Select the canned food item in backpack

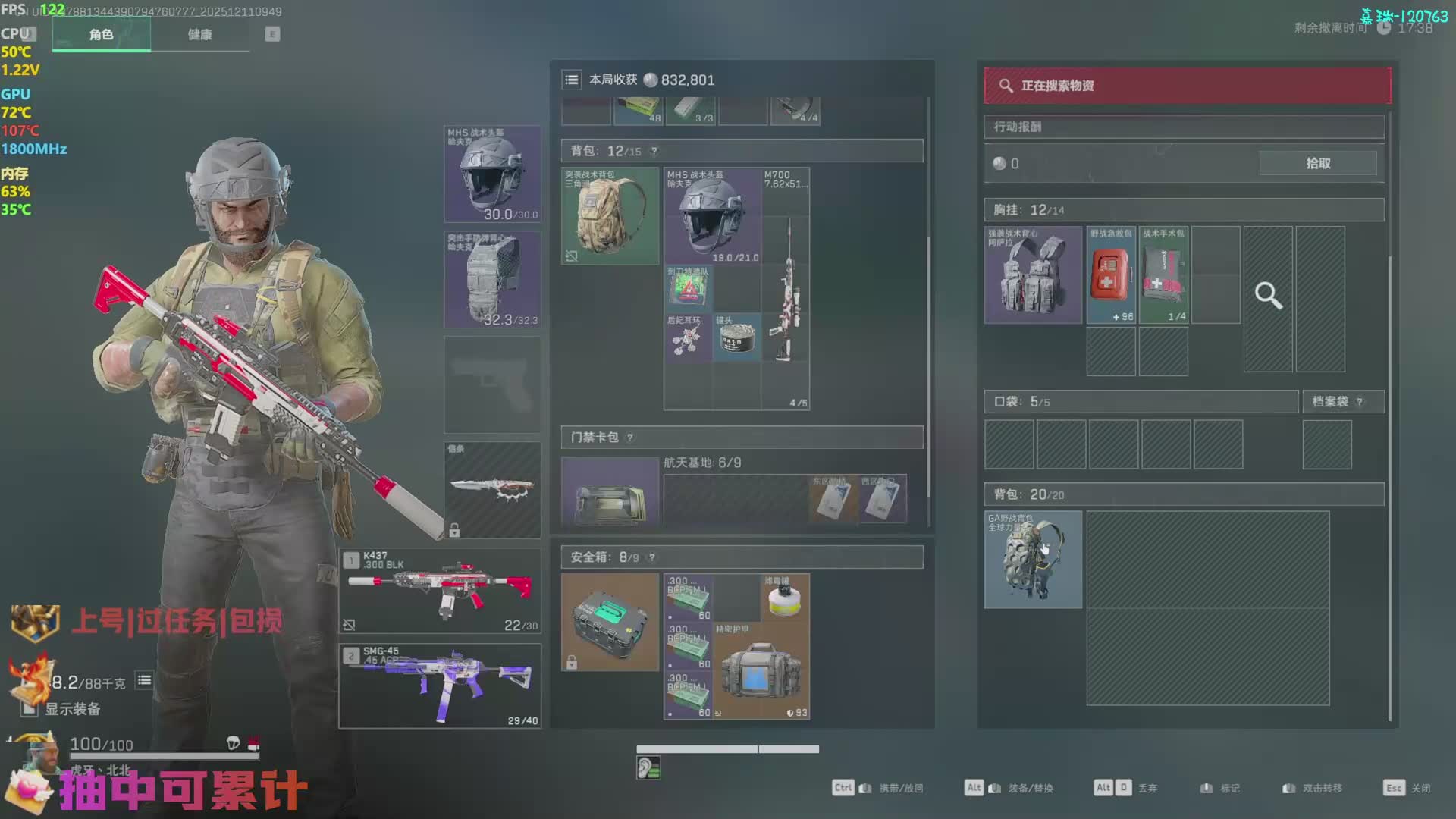pos(736,337)
